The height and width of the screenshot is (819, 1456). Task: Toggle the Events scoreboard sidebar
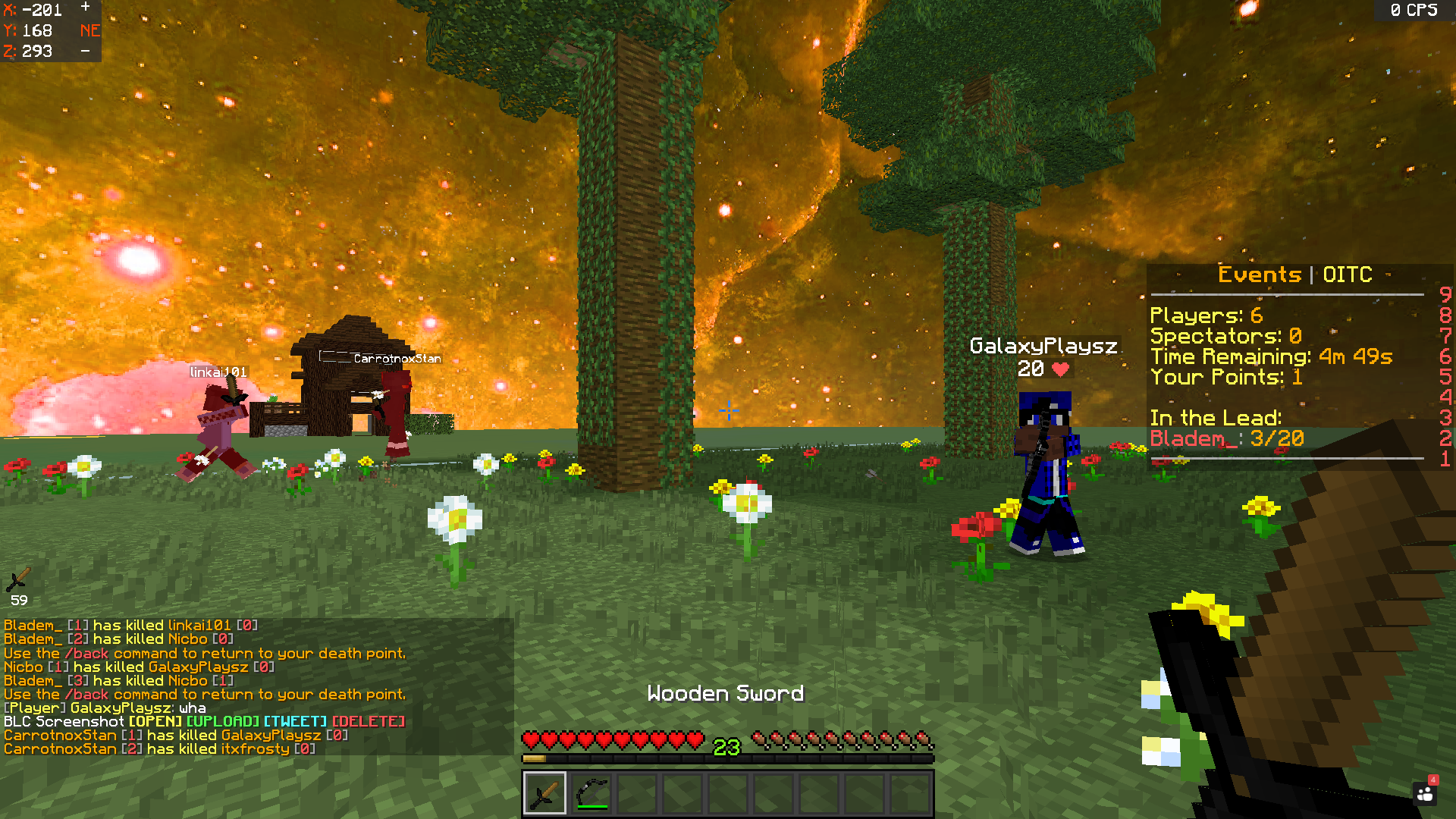click(1289, 356)
